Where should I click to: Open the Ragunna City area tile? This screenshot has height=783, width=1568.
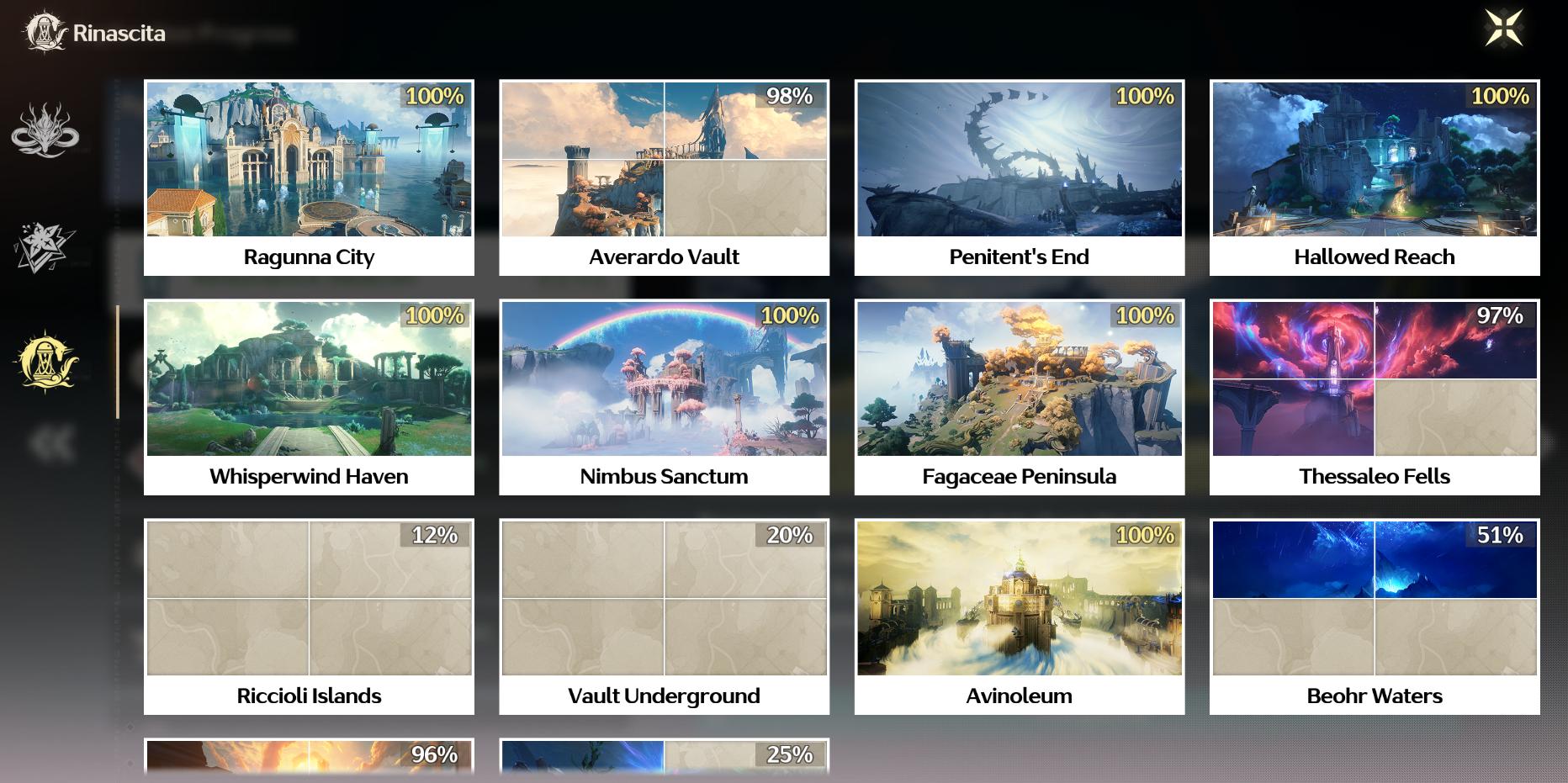tap(309, 177)
